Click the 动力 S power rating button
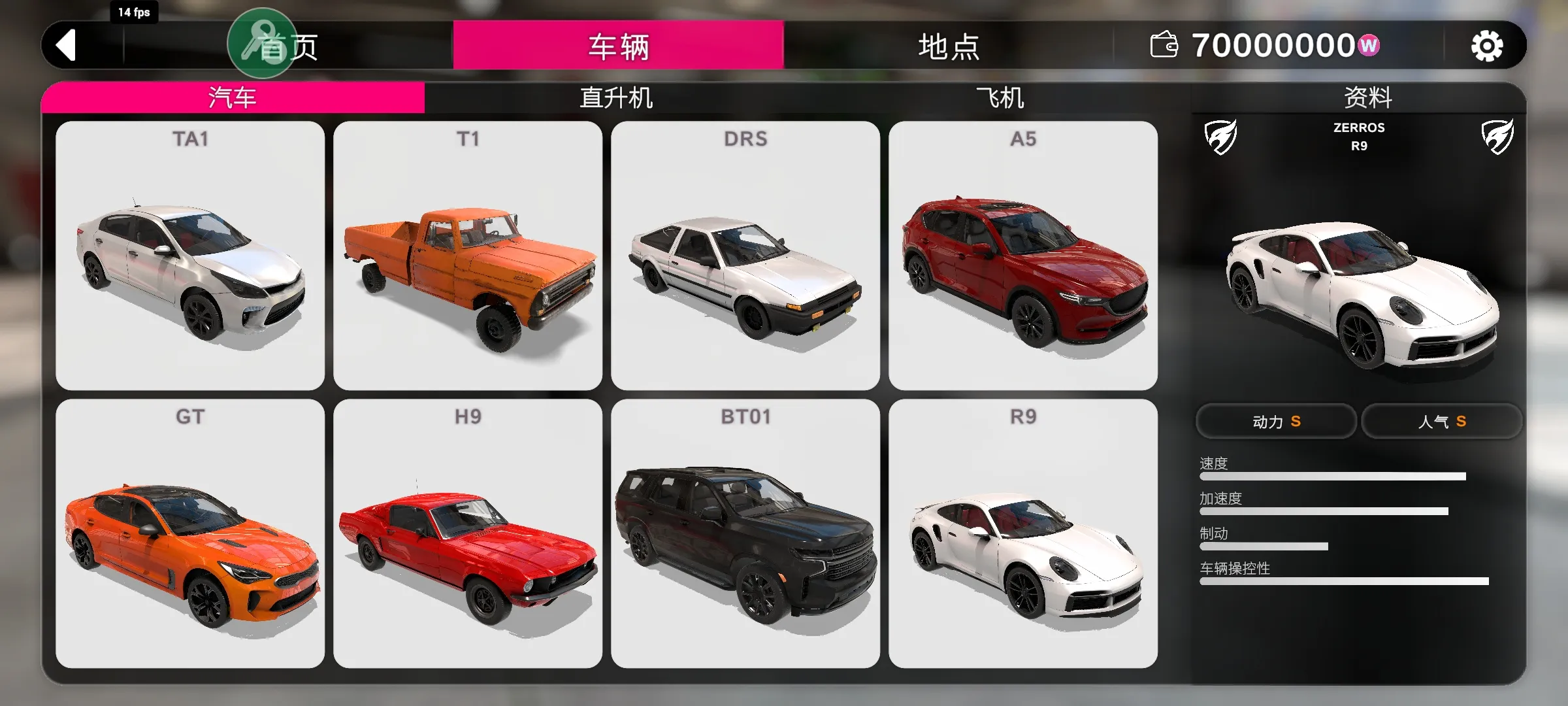Image resolution: width=1568 pixels, height=706 pixels. (x=1276, y=422)
